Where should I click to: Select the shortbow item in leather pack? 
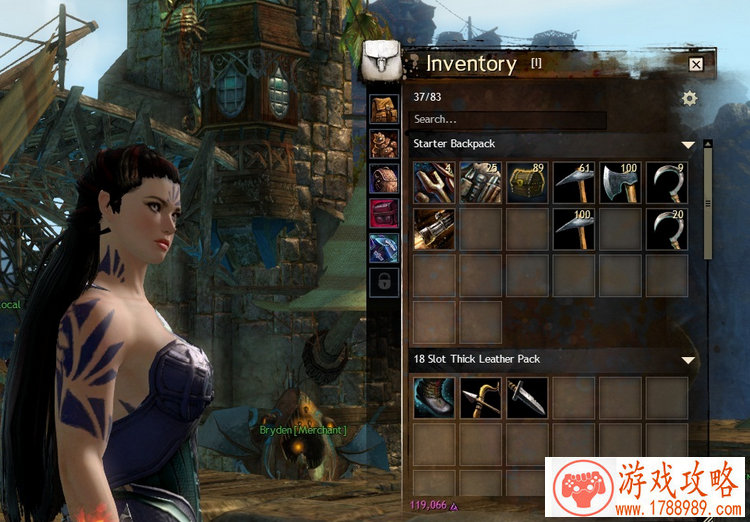(x=481, y=398)
